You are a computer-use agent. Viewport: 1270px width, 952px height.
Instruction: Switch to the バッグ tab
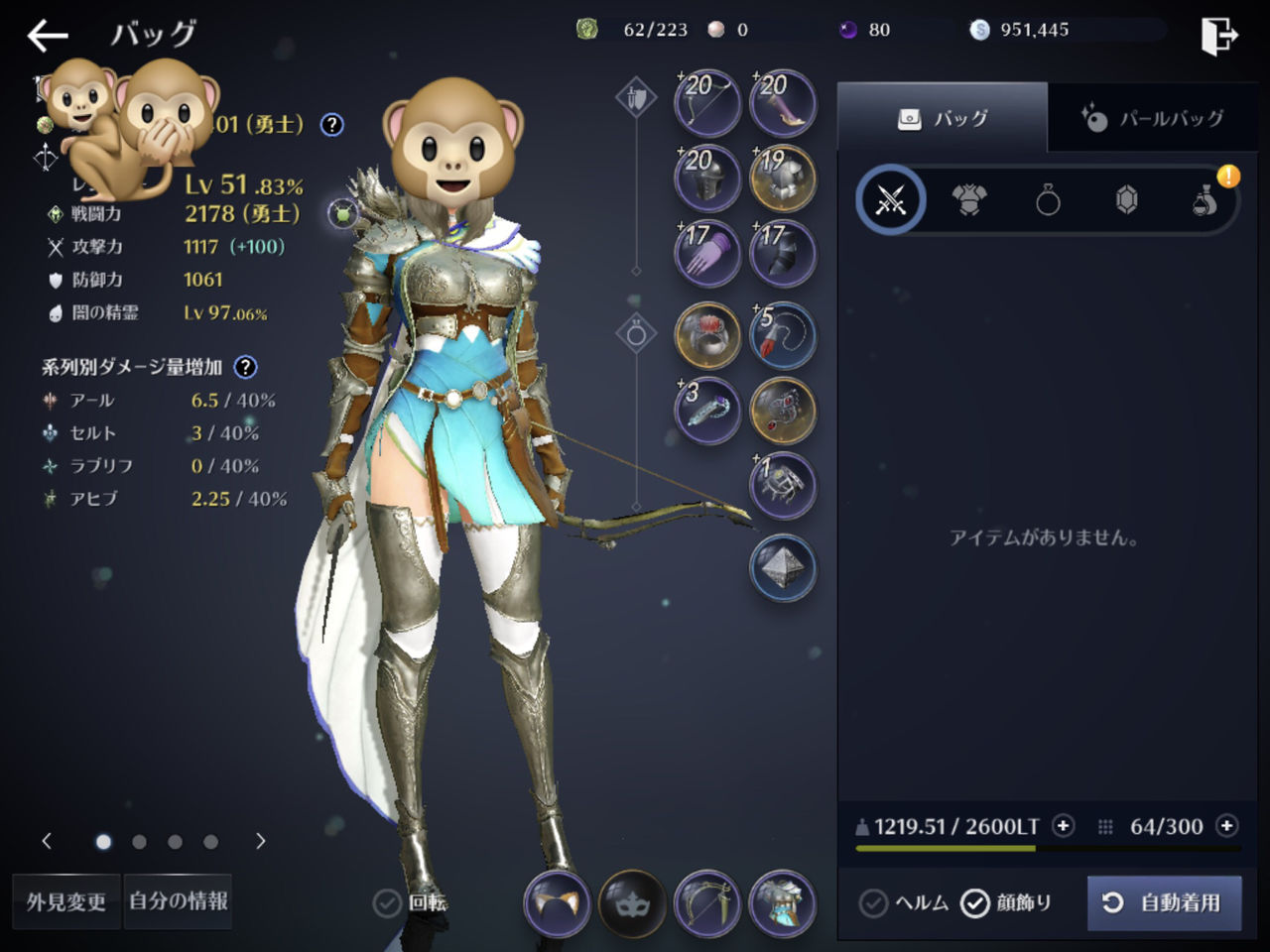tap(943, 118)
